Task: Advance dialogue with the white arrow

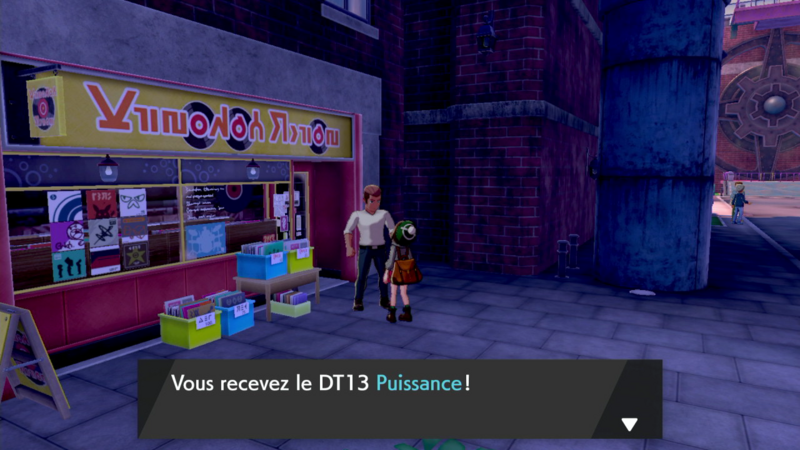Action: [629, 424]
